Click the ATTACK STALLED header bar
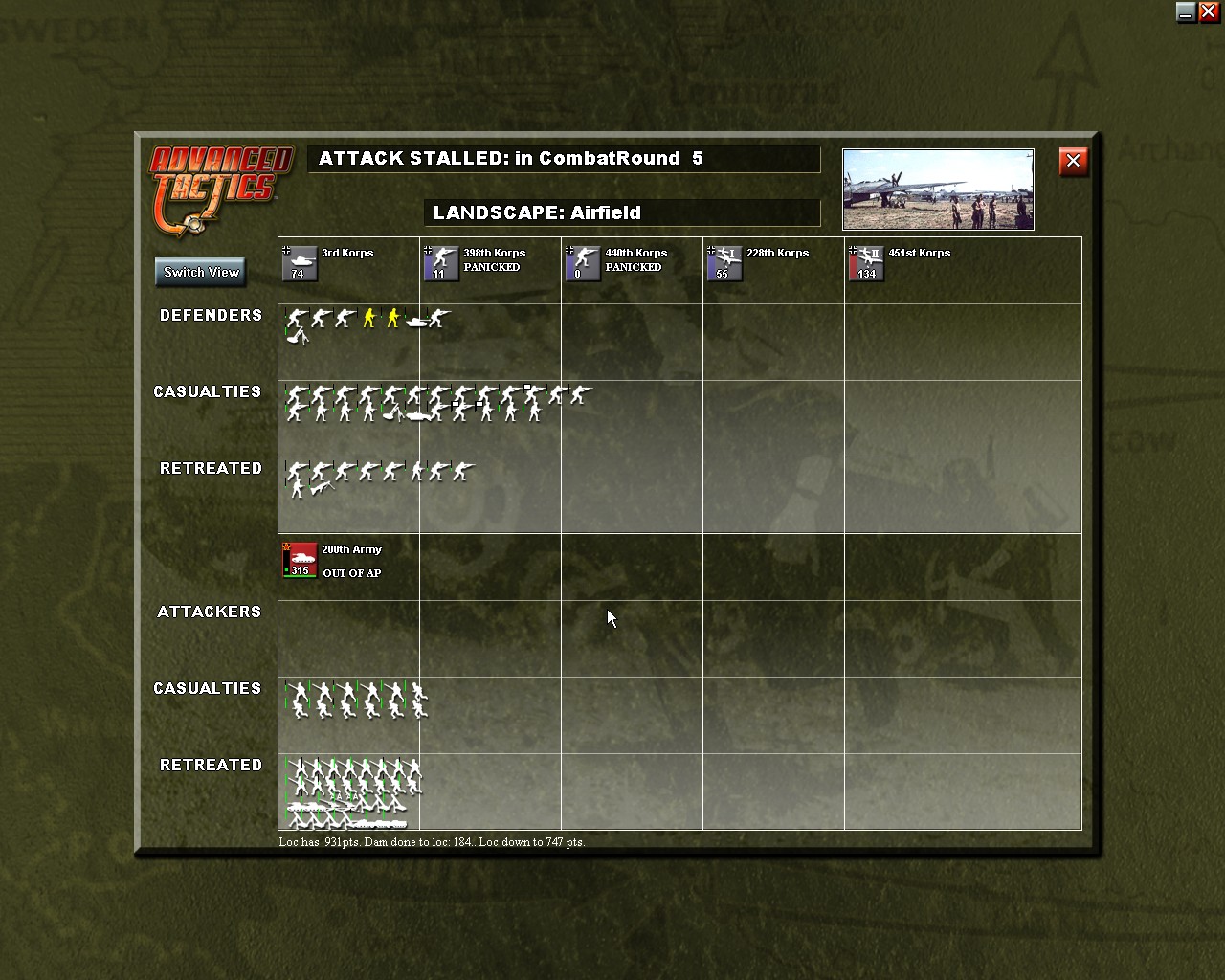The image size is (1225, 980). [563, 159]
